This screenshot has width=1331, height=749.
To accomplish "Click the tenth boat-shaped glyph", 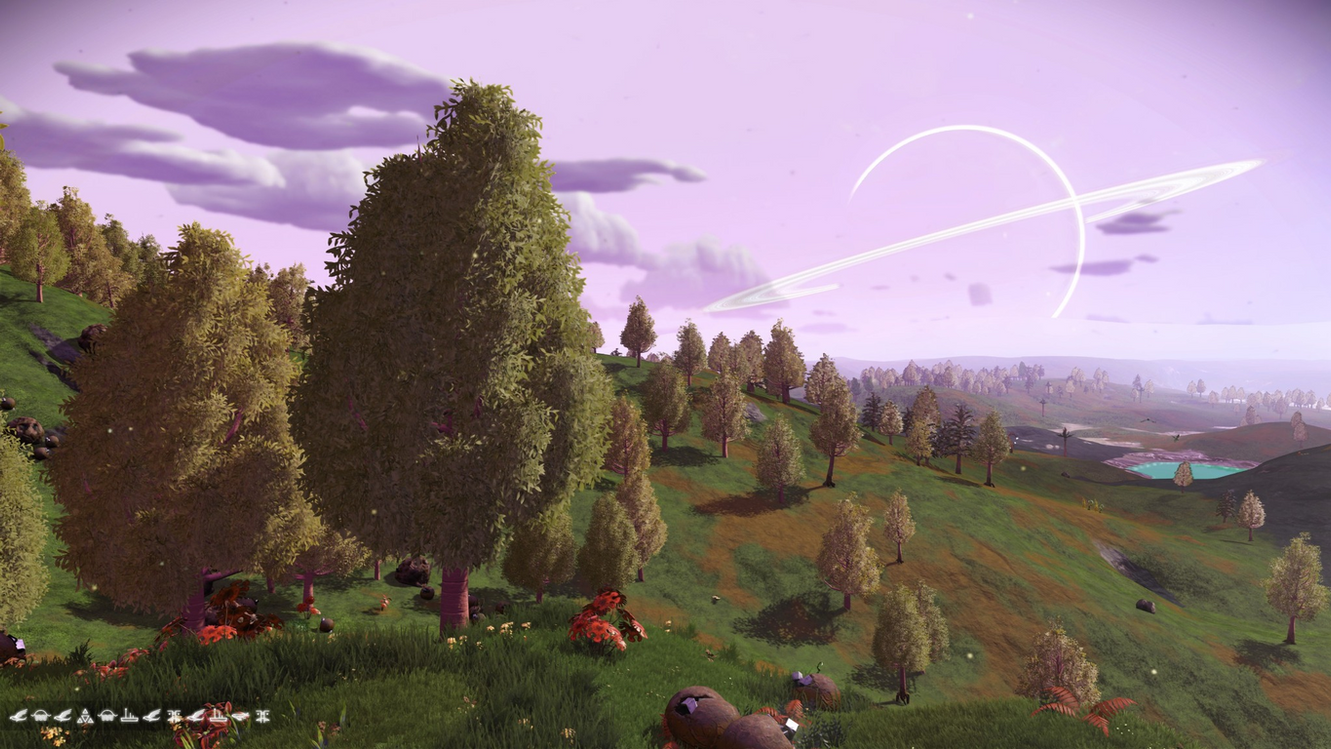I will click(x=217, y=716).
